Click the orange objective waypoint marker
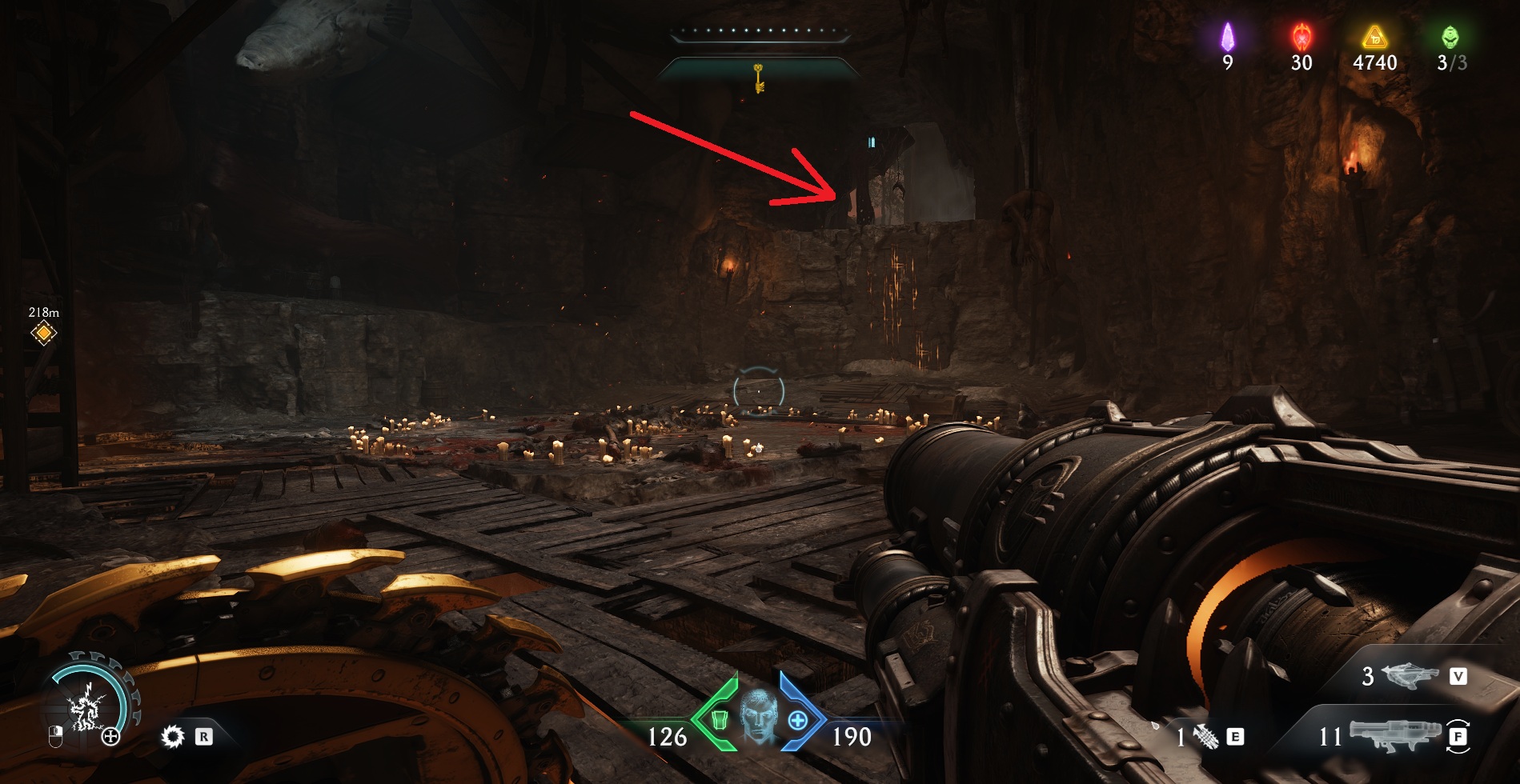 (x=43, y=333)
